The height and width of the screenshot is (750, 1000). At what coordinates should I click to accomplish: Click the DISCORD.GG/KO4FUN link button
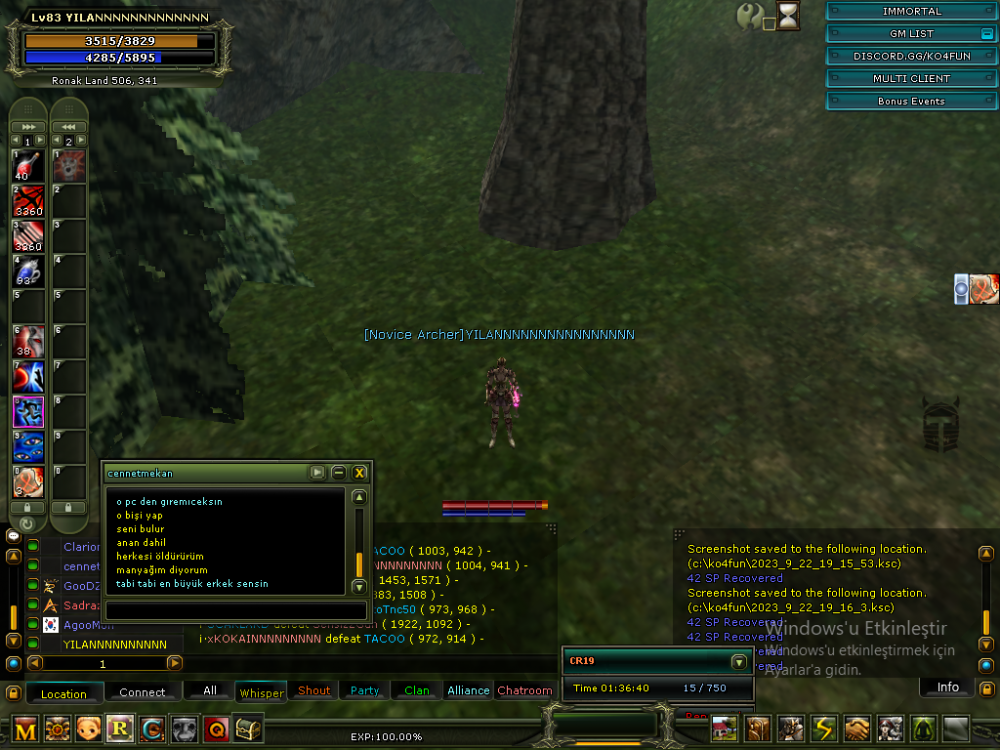[x=911, y=56]
